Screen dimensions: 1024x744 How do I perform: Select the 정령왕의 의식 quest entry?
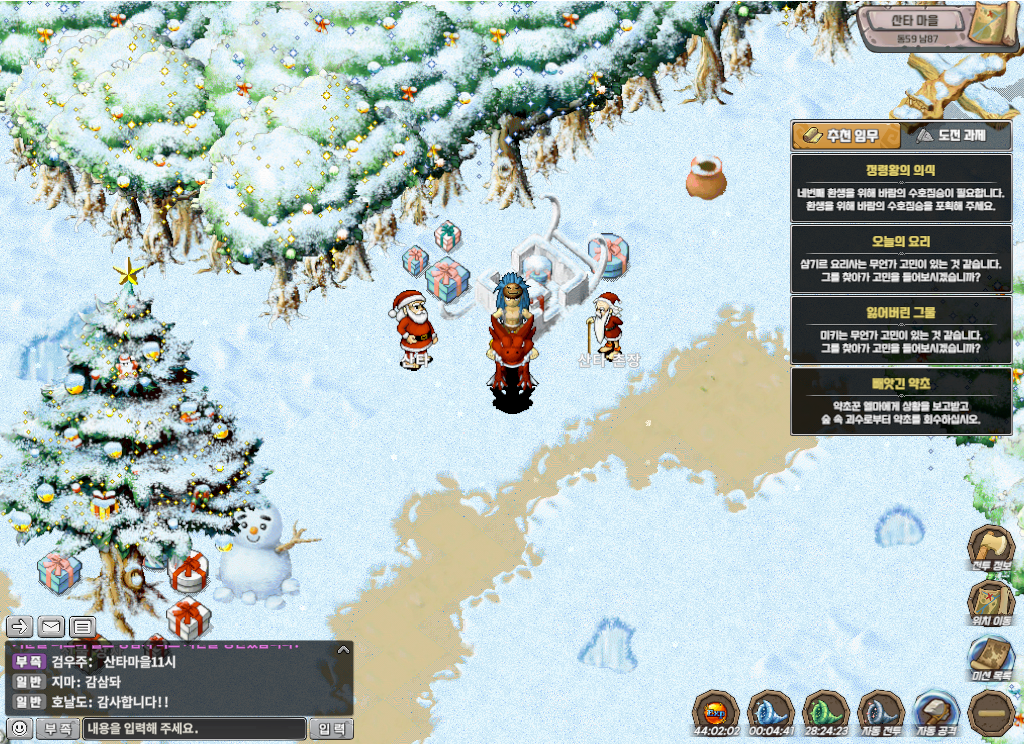[x=901, y=187]
